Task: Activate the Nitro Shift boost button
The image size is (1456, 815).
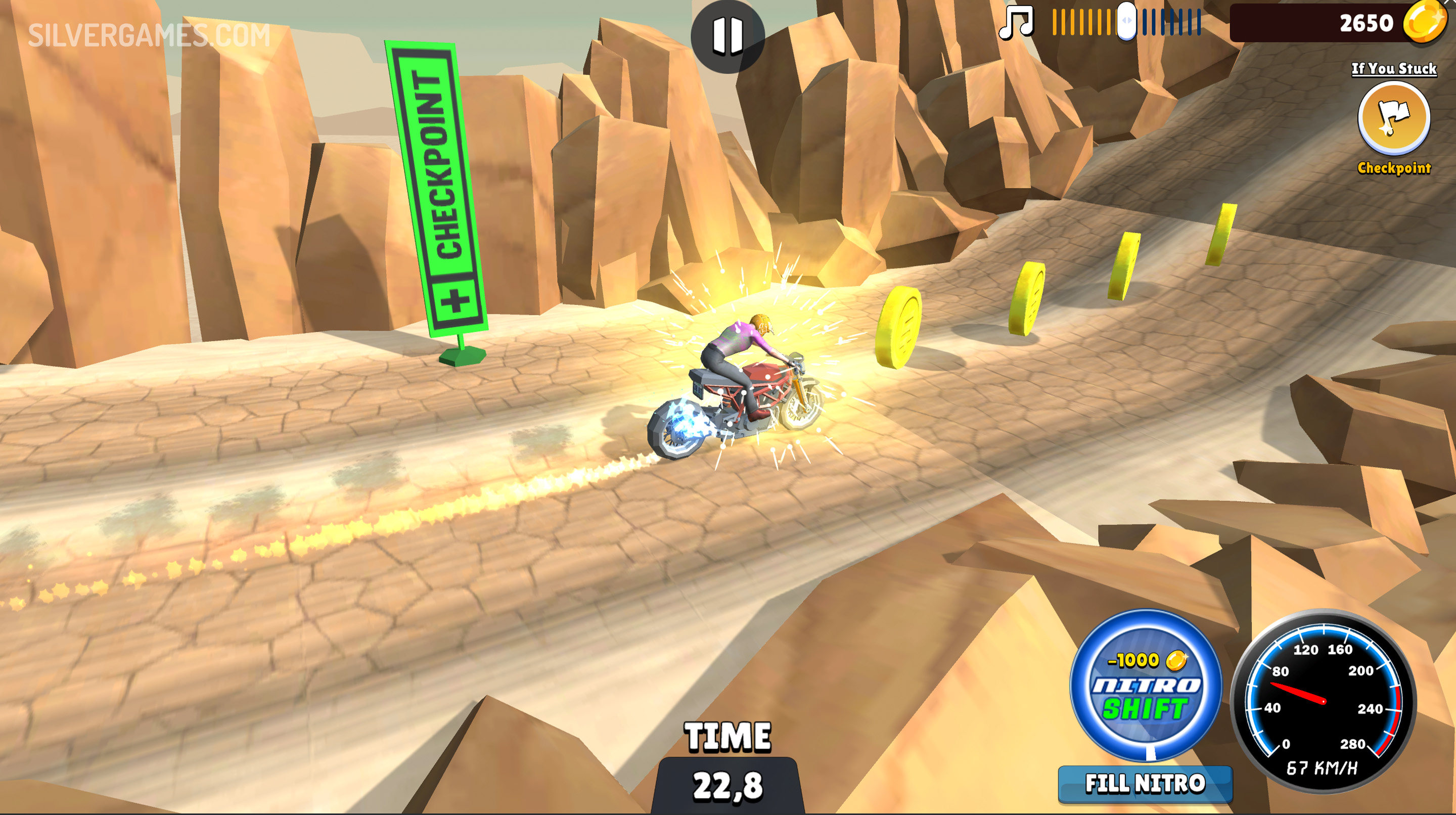Action: coord(1146,685)
